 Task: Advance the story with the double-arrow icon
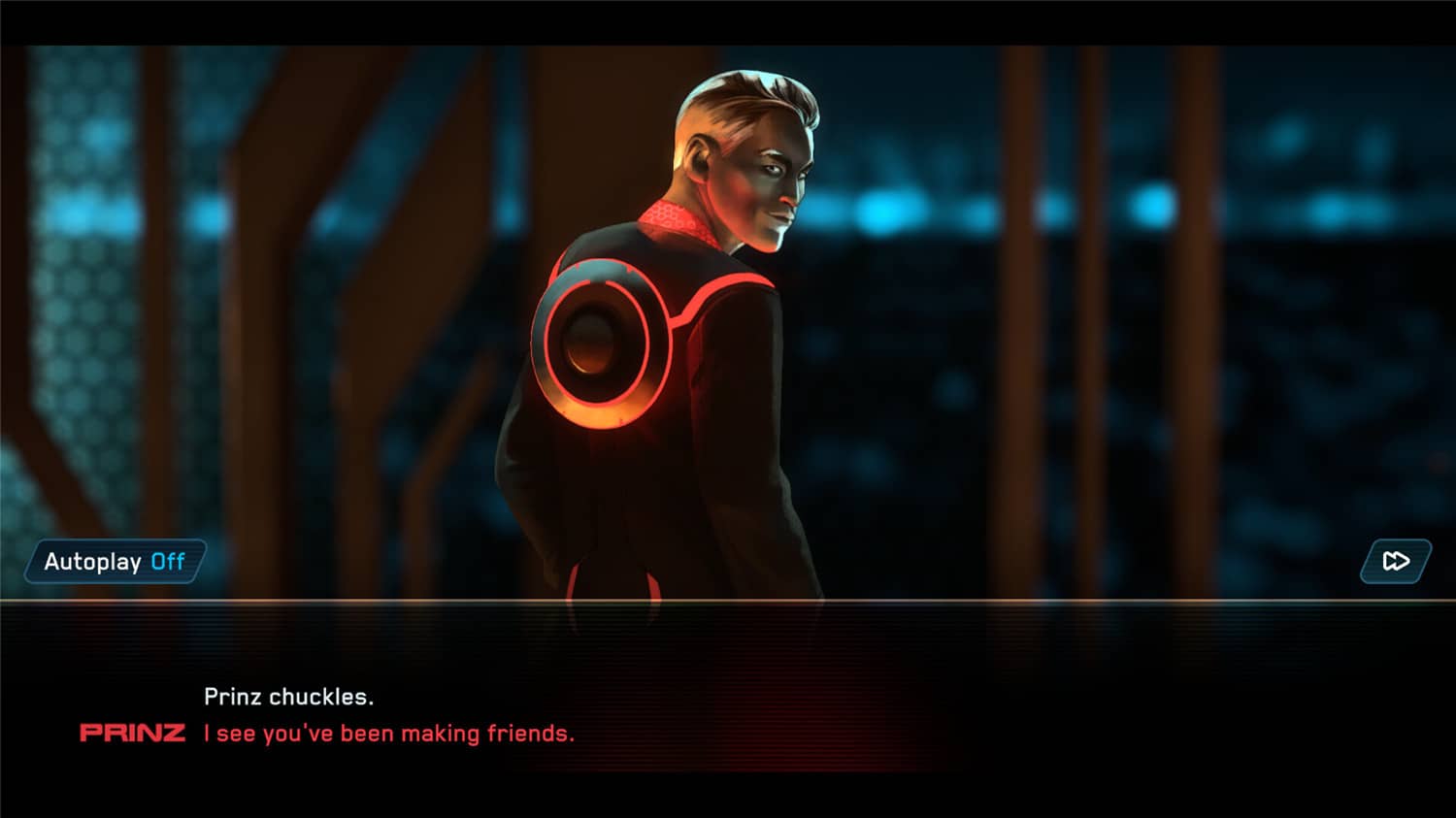(x=1395, y=561)
